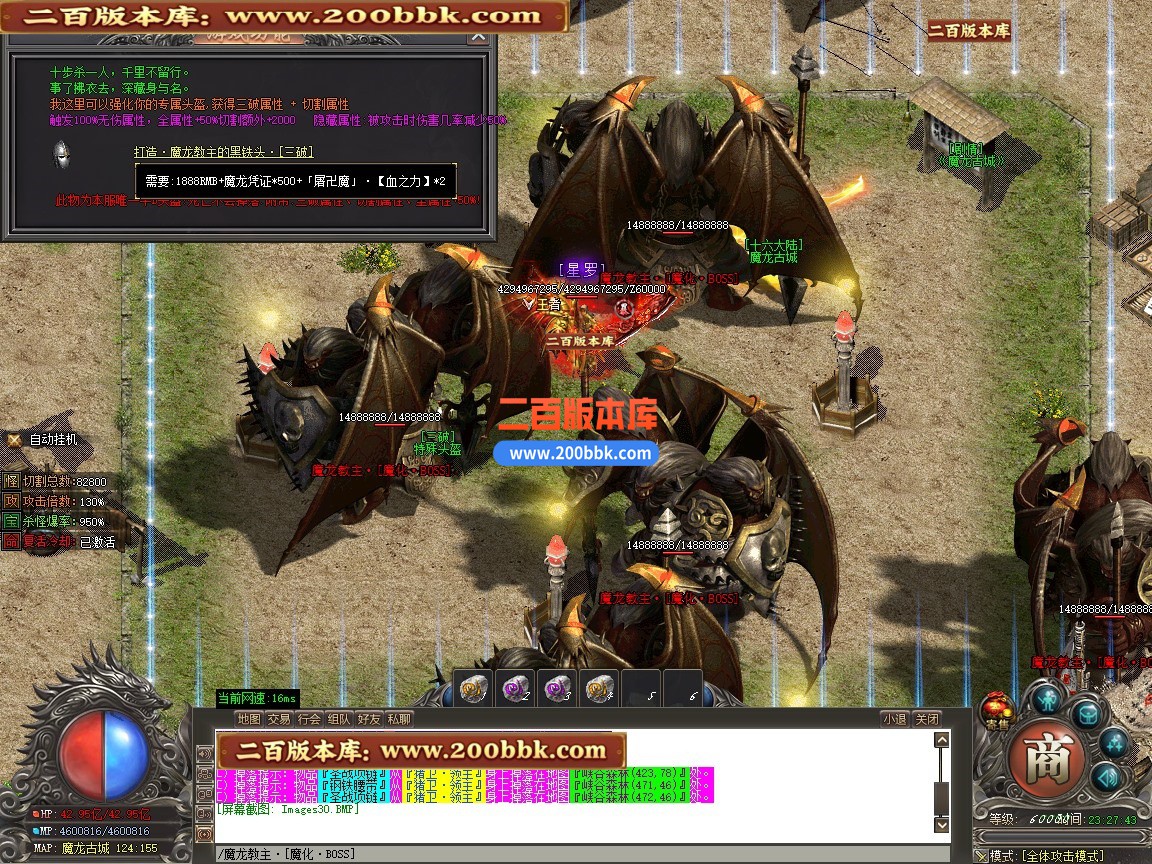Open the bag inventory chest icon

click(x=1087, y=713)
